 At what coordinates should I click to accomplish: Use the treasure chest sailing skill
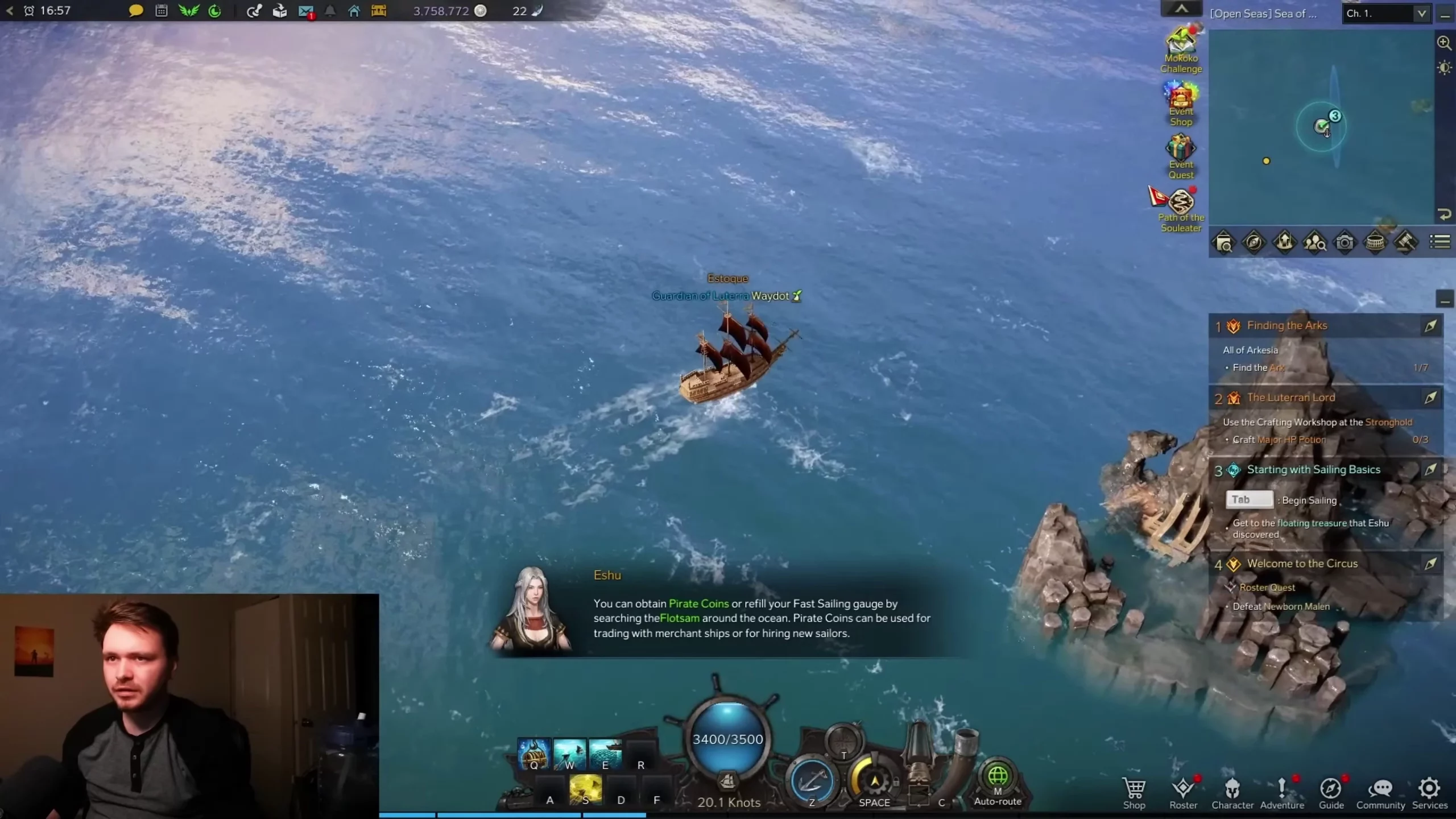(x=533, y=754)
